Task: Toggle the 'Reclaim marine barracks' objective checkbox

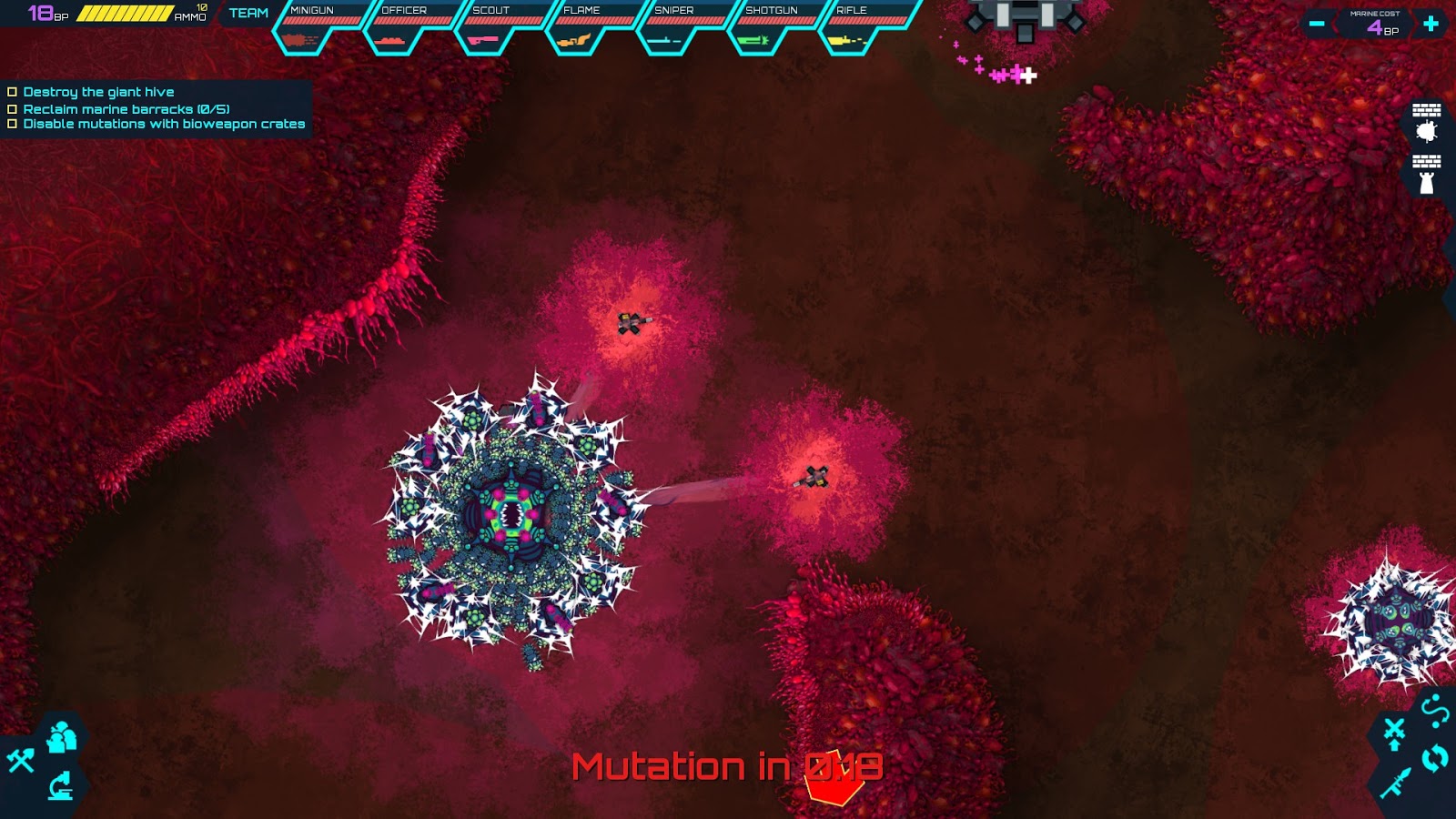Action: (x=13, y=108)
